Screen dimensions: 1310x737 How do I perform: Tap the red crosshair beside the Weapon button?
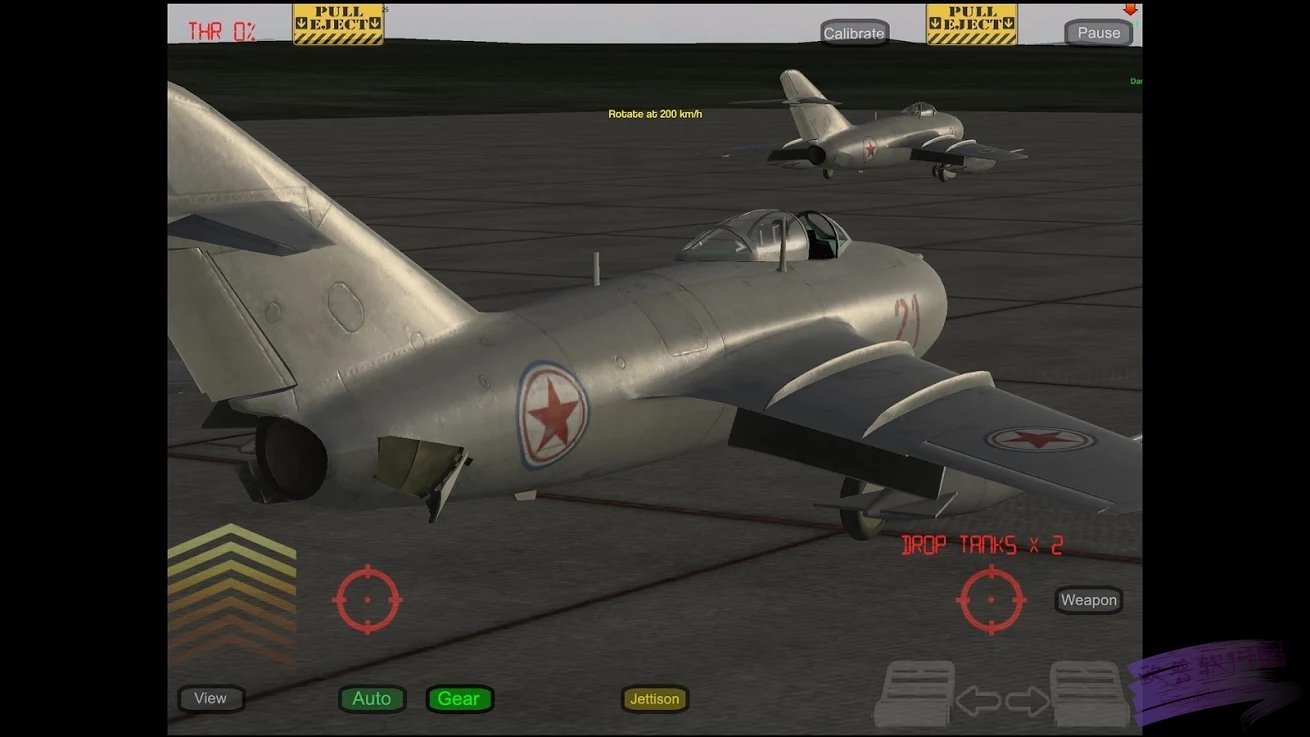click(x=991, y=600)
